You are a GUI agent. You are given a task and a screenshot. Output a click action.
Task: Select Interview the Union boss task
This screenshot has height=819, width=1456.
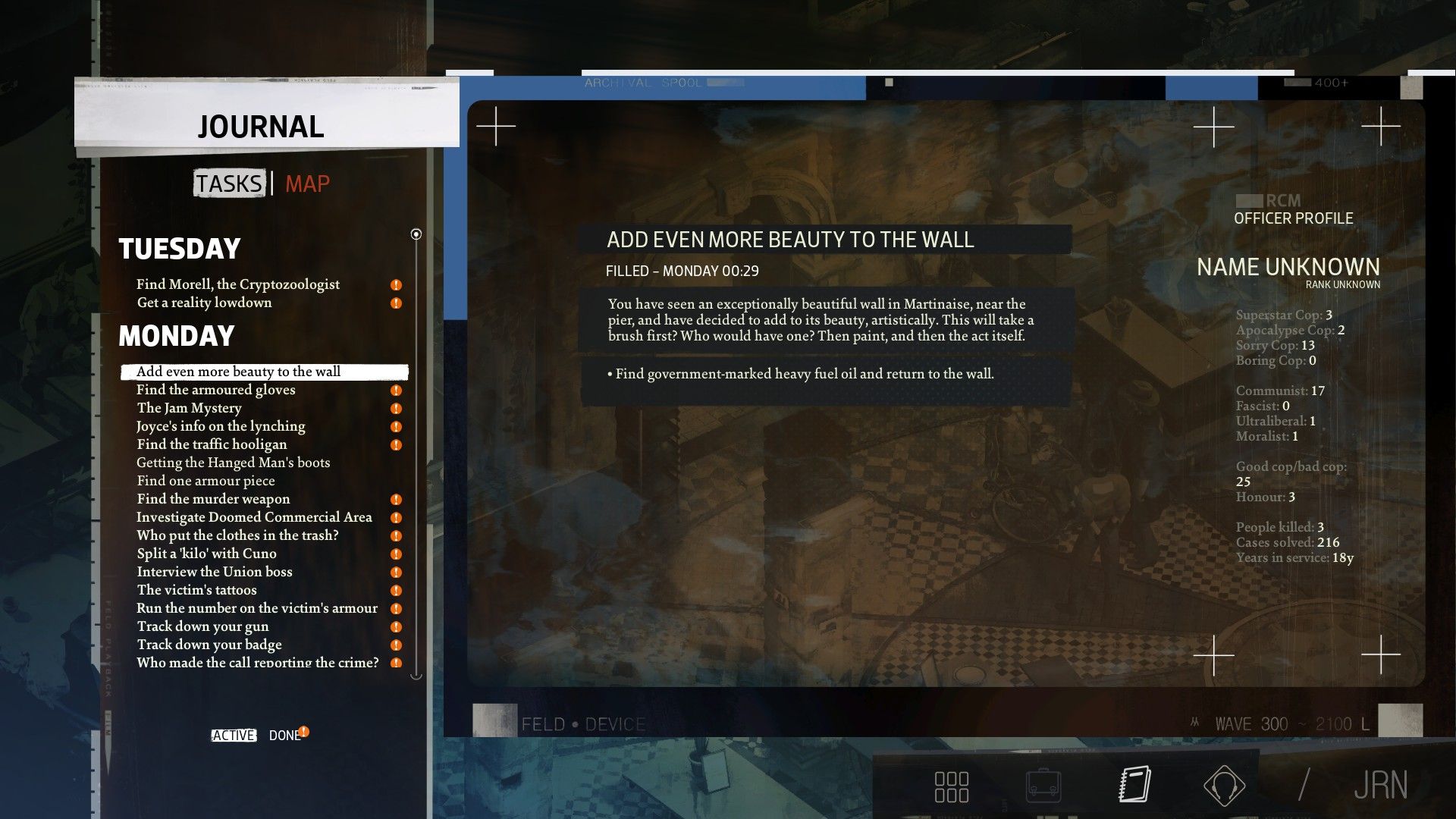point(215,572)
